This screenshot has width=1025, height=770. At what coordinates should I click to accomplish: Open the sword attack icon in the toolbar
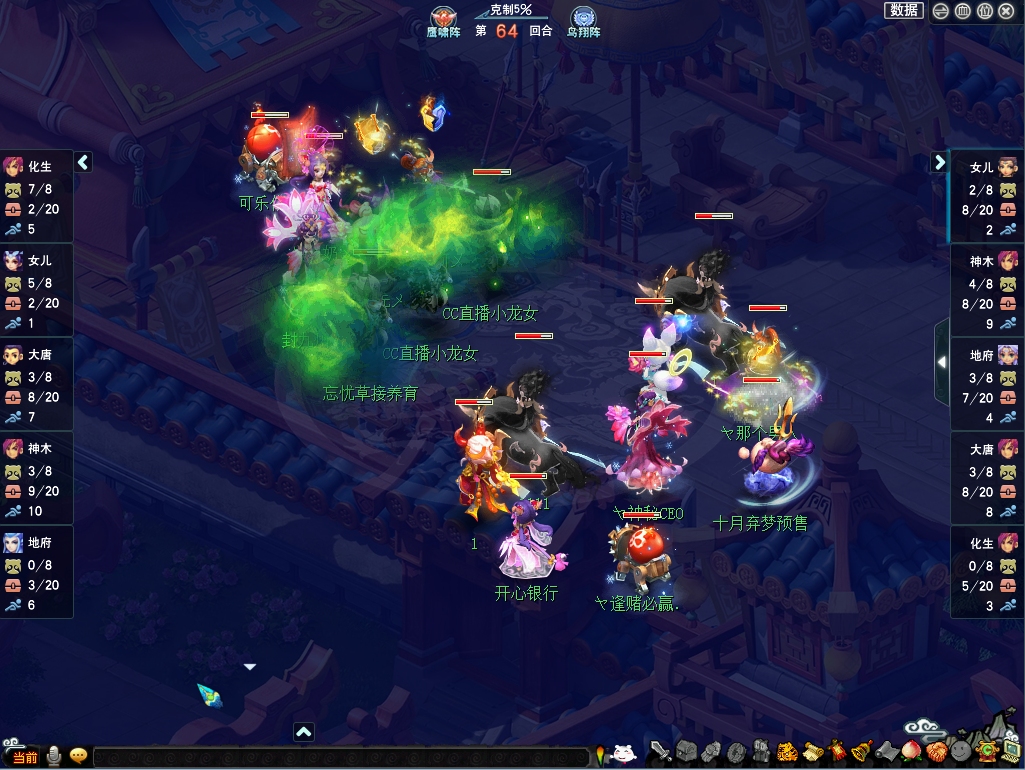(x=661, y=750)
